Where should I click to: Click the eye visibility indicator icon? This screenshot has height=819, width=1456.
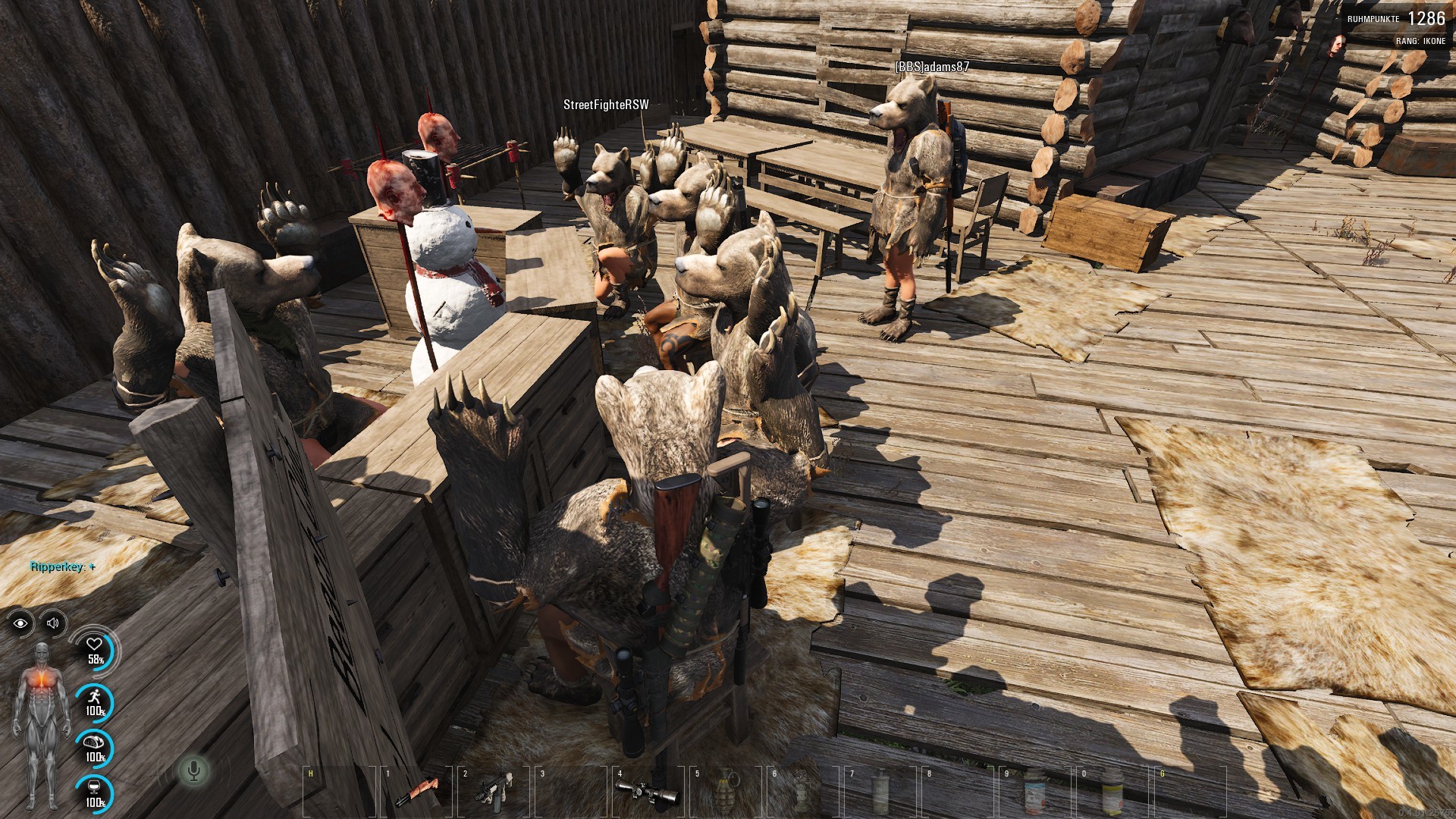tap(20, 623)
